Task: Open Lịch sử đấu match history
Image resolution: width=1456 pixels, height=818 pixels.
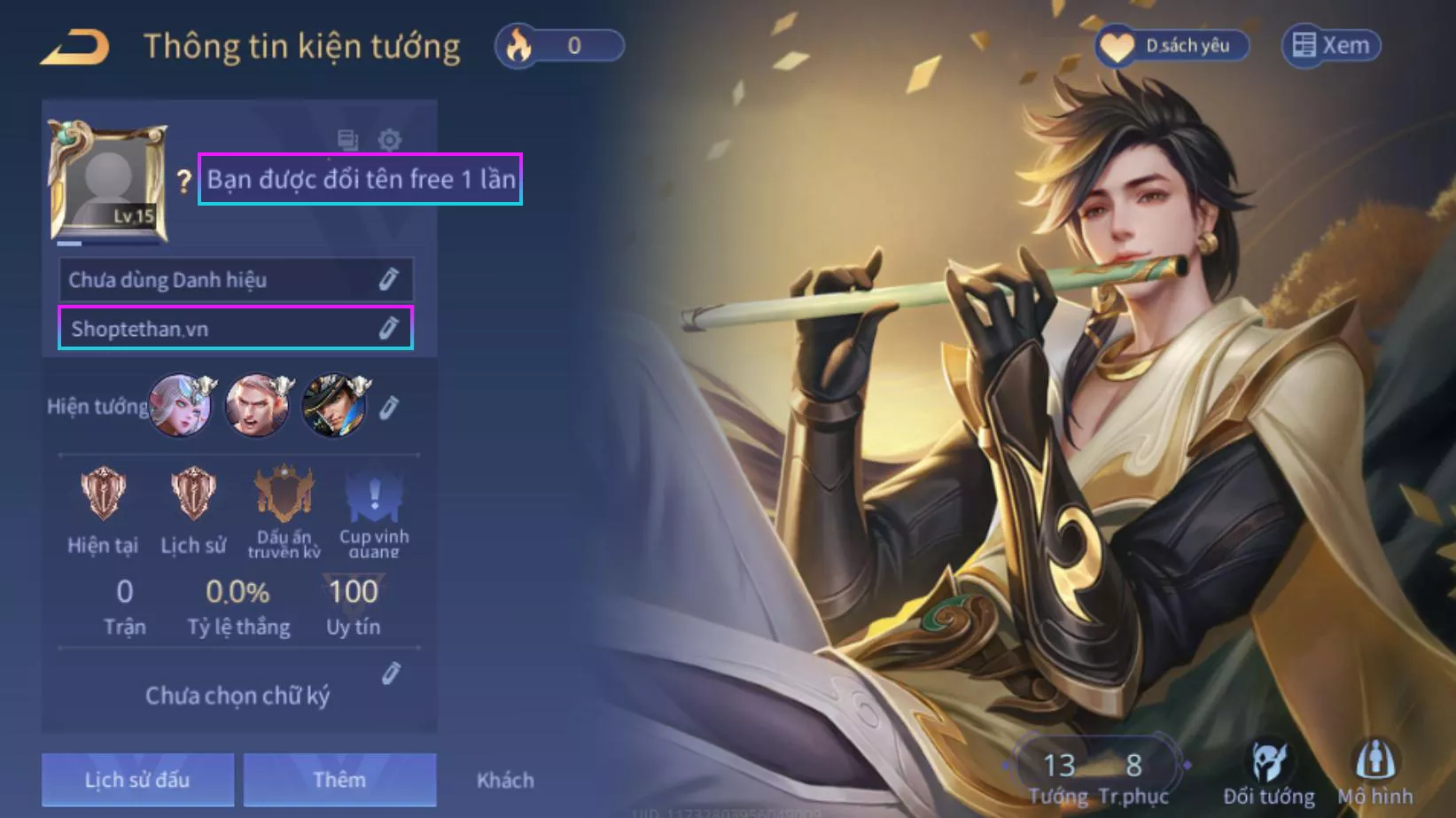Action: pyautogui.click(x=136, y=780)
